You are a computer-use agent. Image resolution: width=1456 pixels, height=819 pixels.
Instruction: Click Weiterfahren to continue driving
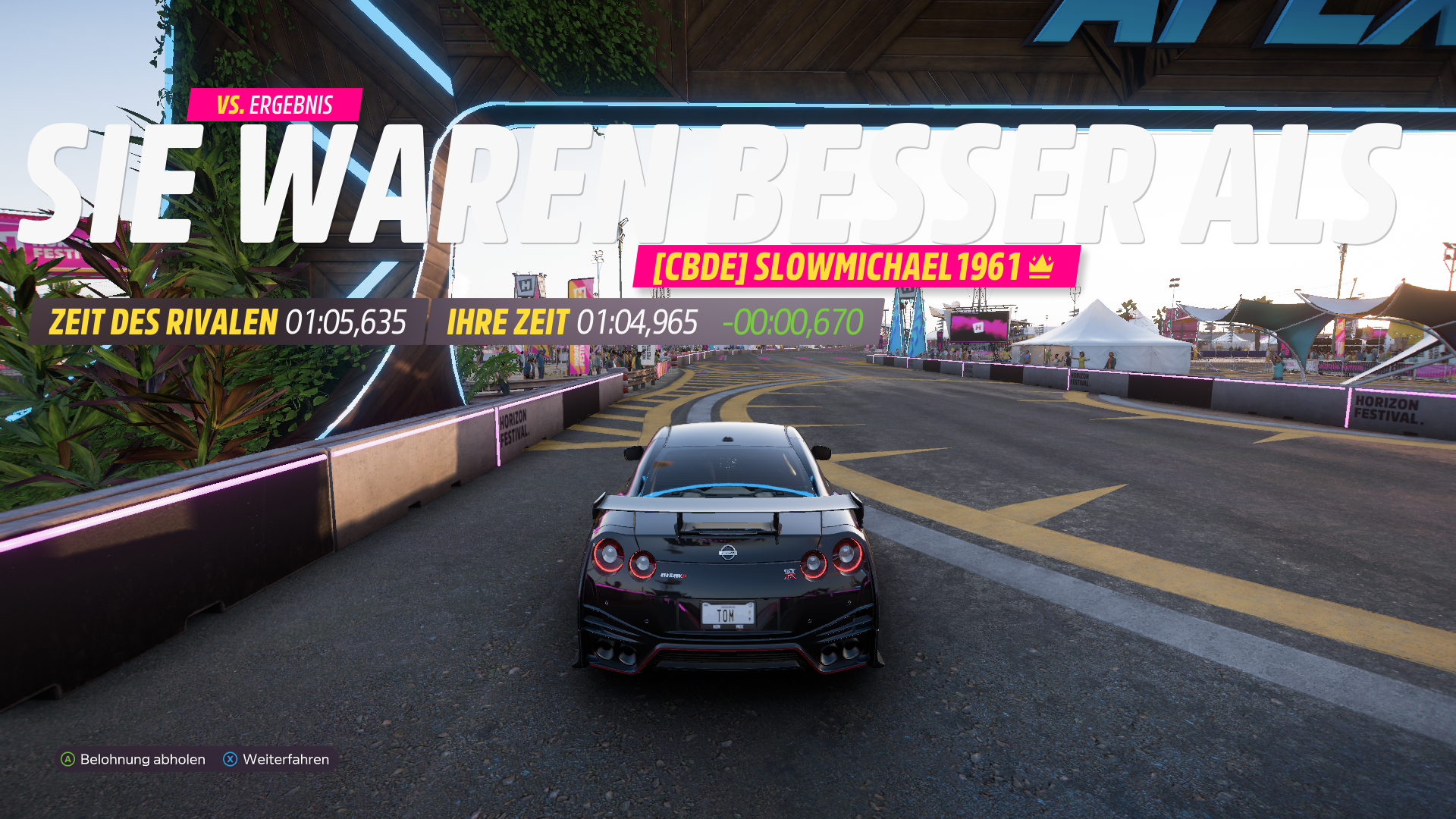[x=284, y=758]
